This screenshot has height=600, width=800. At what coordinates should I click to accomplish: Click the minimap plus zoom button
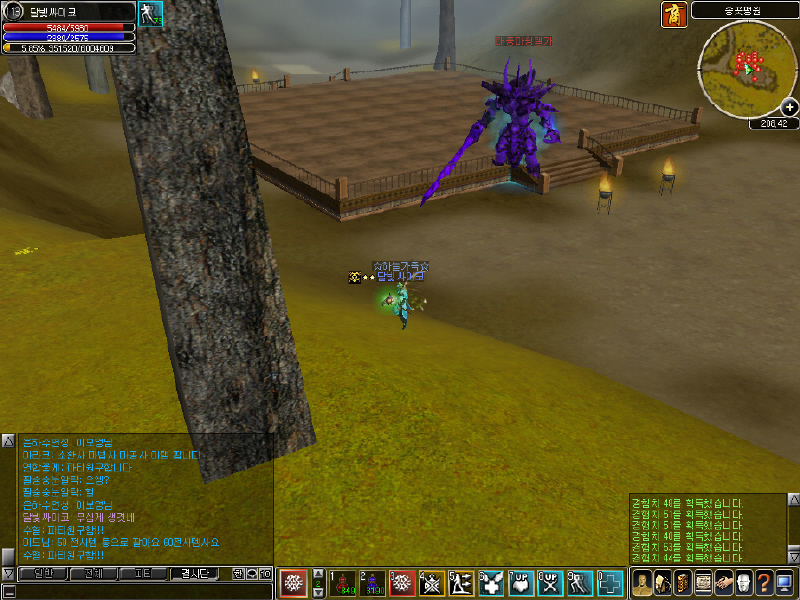pyautogui.click(x=790, y=107)
